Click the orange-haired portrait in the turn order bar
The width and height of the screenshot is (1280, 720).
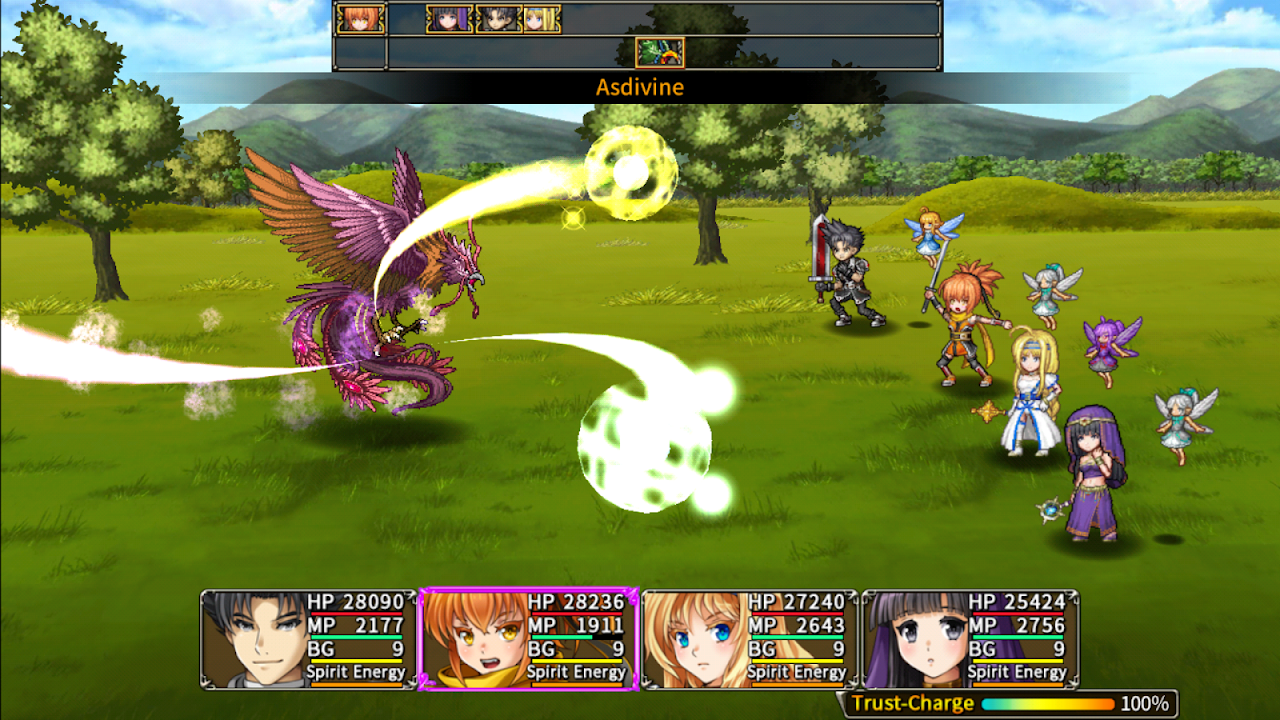click(360, 19)
